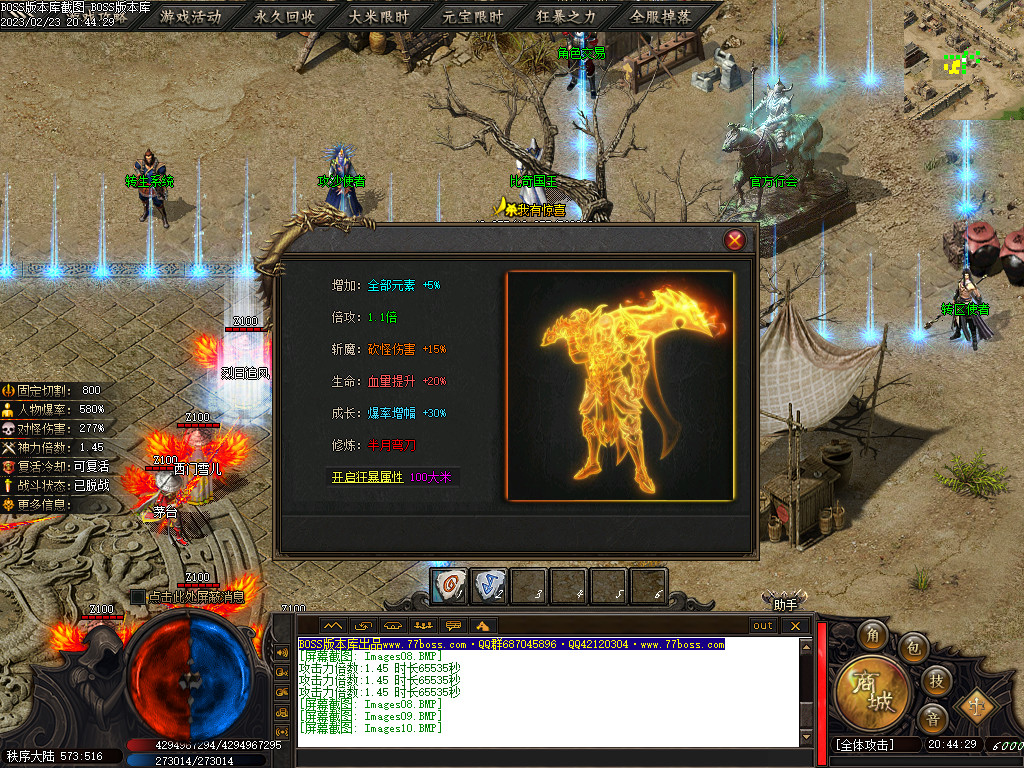Open the character panel via 角 button
Viewport: 1024px width, 768px height.
click(874, 634)
